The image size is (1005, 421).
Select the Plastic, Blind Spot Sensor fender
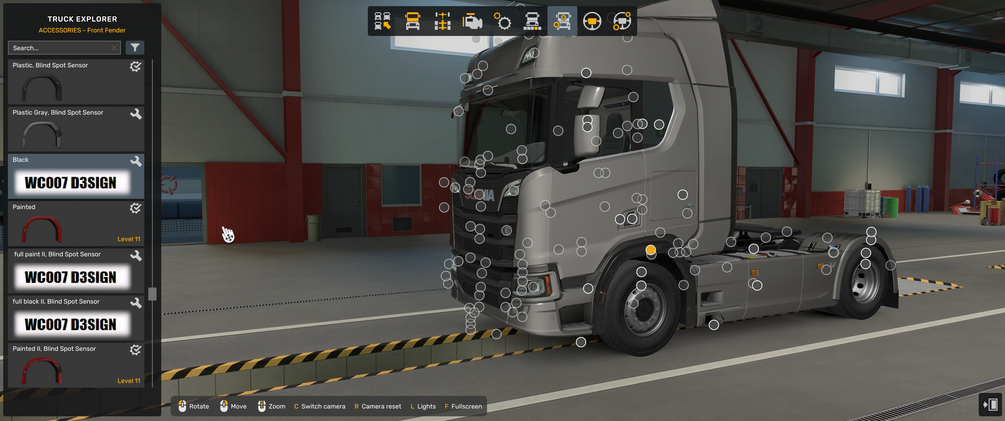pos(75,82)
